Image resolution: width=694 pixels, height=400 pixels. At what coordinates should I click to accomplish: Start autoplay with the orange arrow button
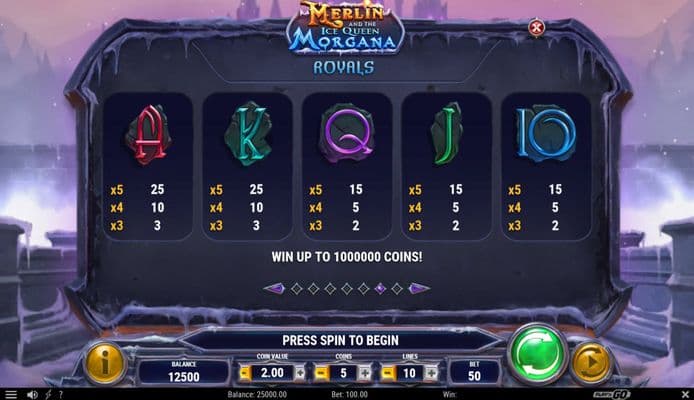[589, 361]
